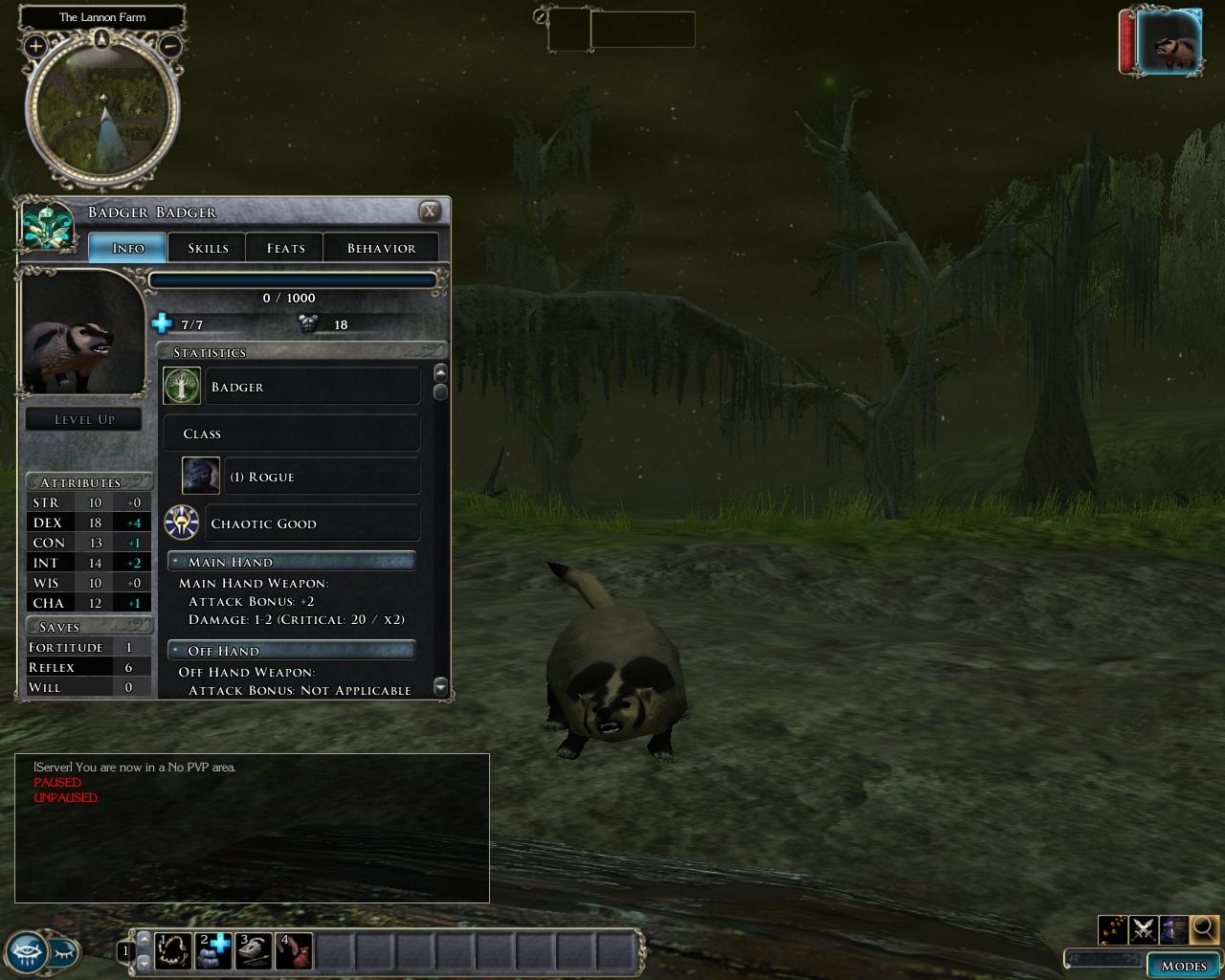This screenshot has height=980, width=1225.
Task: Zoom out the minimap with minus button
Action: tap(169, 45)
